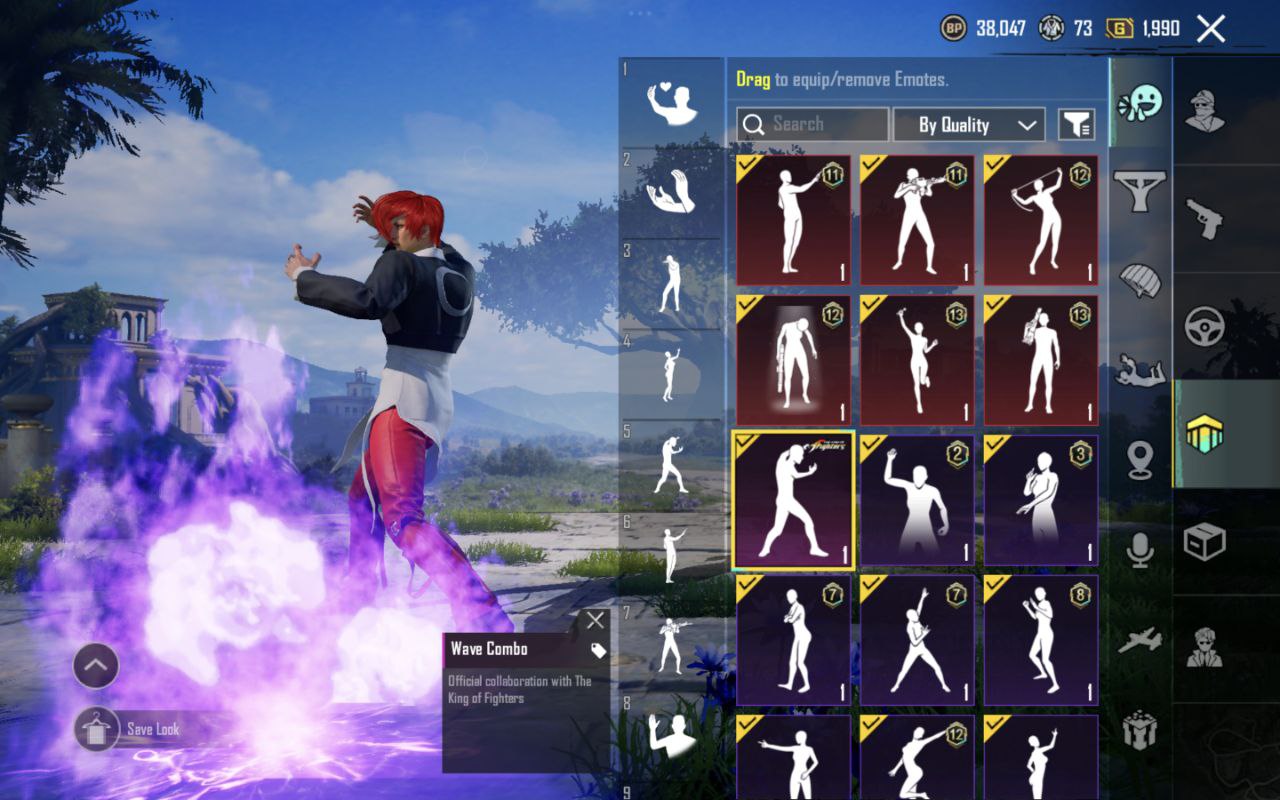Choose the rifle-aiming emote tile numbered 11
Screen dimensions: 1280x800
pos(917,220)
